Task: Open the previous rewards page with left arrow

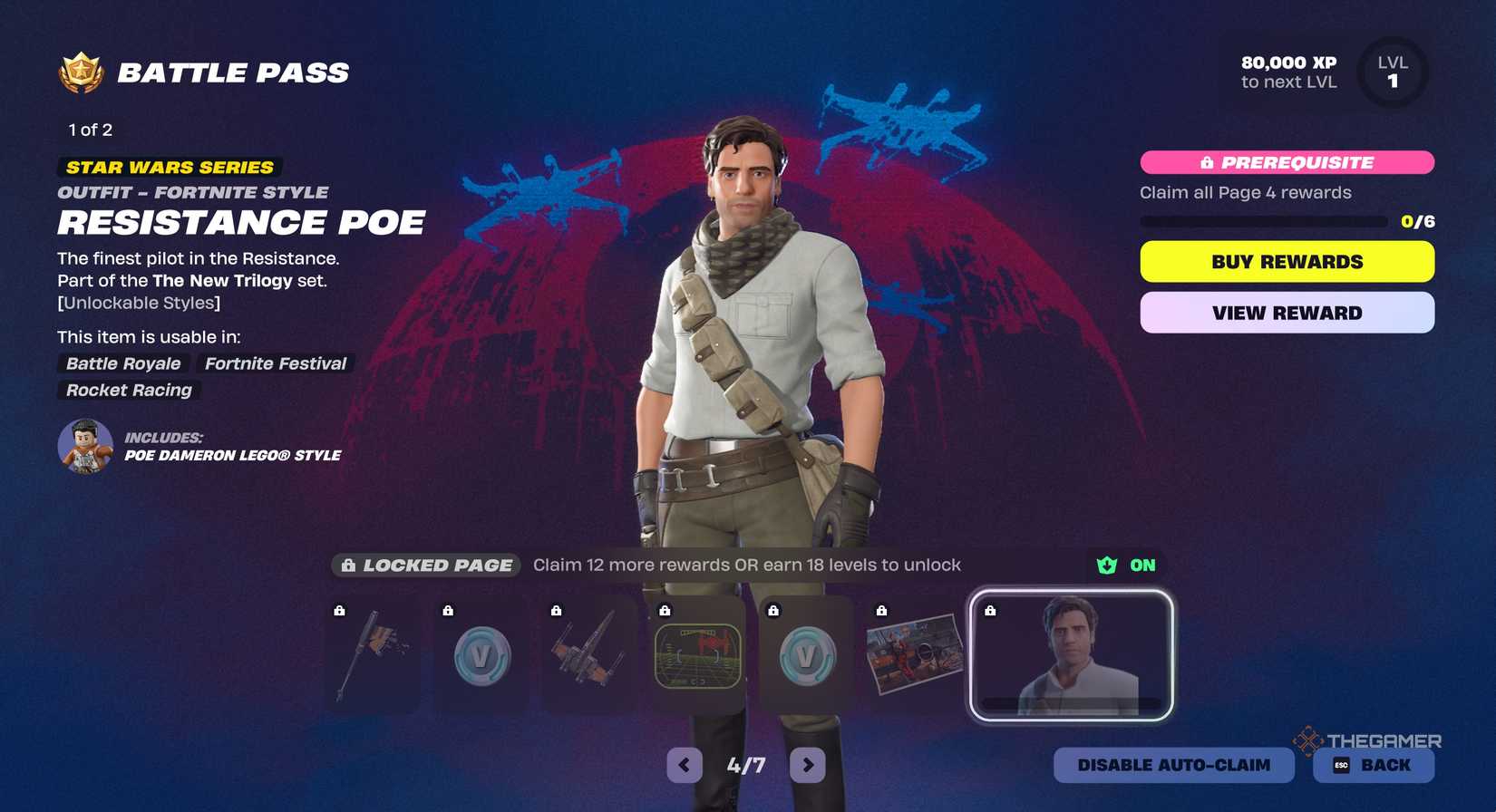Action: click(683, 765)
